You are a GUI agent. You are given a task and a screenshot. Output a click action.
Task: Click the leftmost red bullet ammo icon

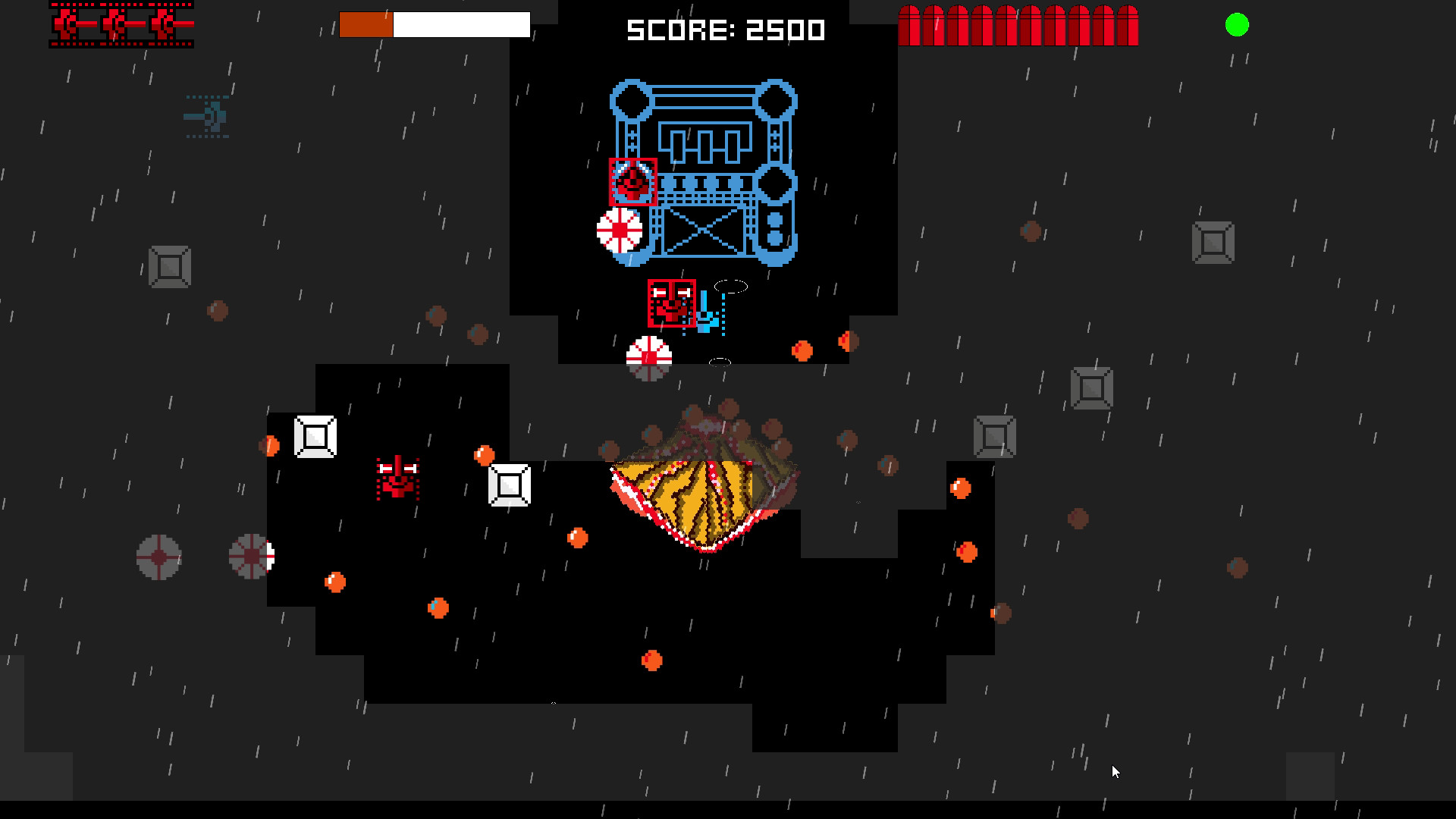910,24
